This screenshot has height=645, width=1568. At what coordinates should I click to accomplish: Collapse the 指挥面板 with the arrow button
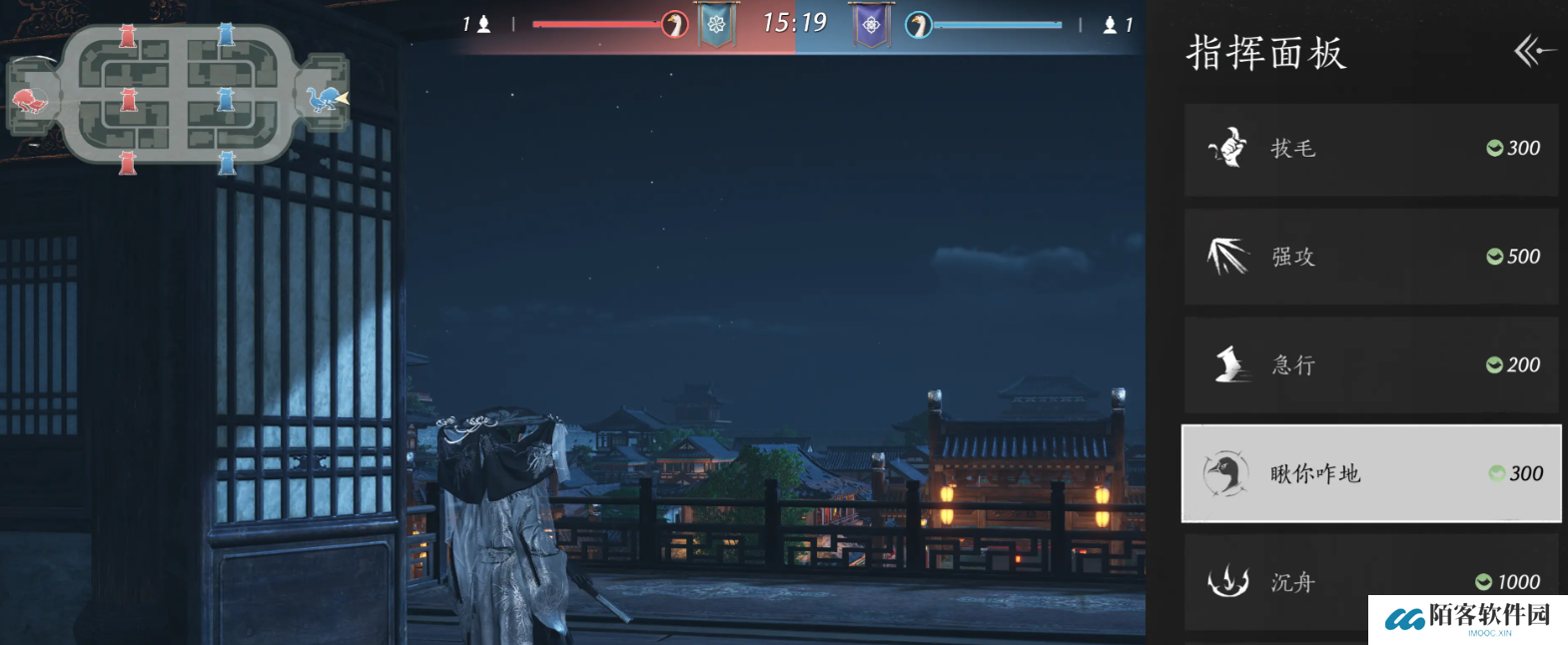[x=1534, y=51]
